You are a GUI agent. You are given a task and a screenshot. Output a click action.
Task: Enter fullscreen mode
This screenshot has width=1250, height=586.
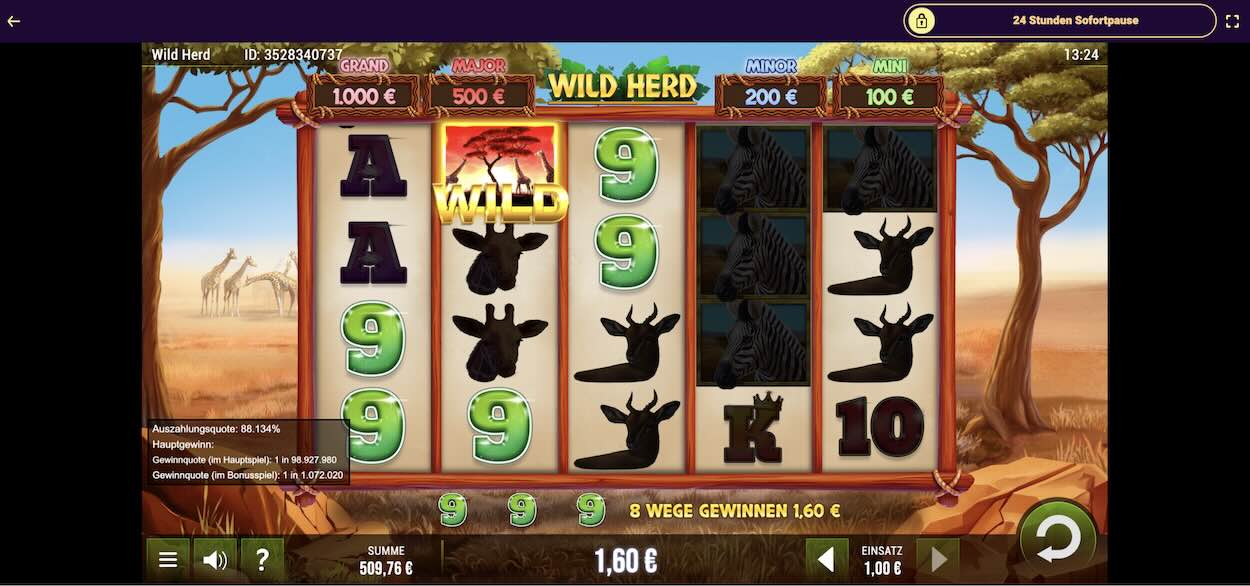pos(1232,20)
